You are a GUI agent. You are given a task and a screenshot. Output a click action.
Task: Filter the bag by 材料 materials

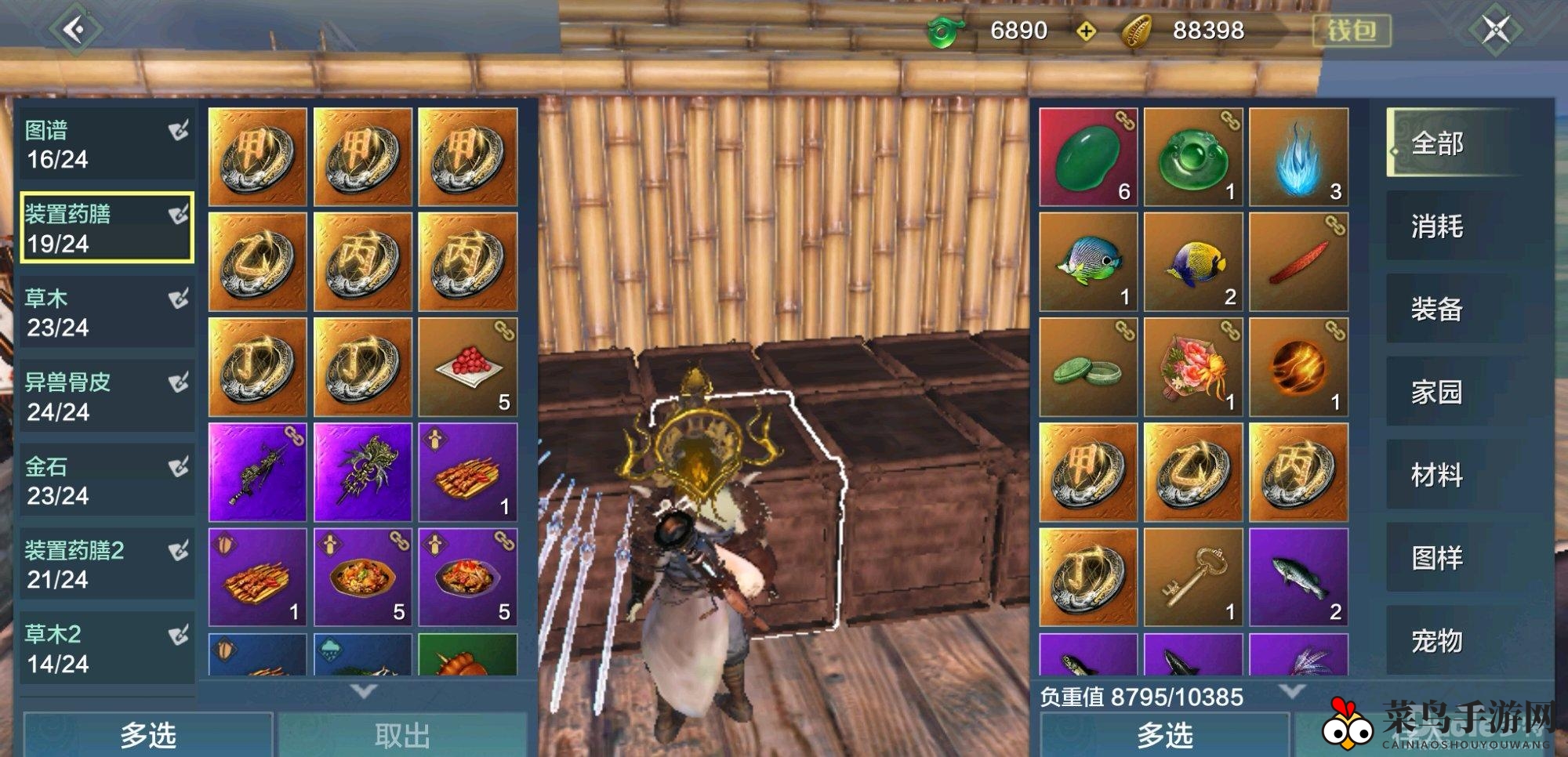pyautogui.click(x=1452, y=475)
